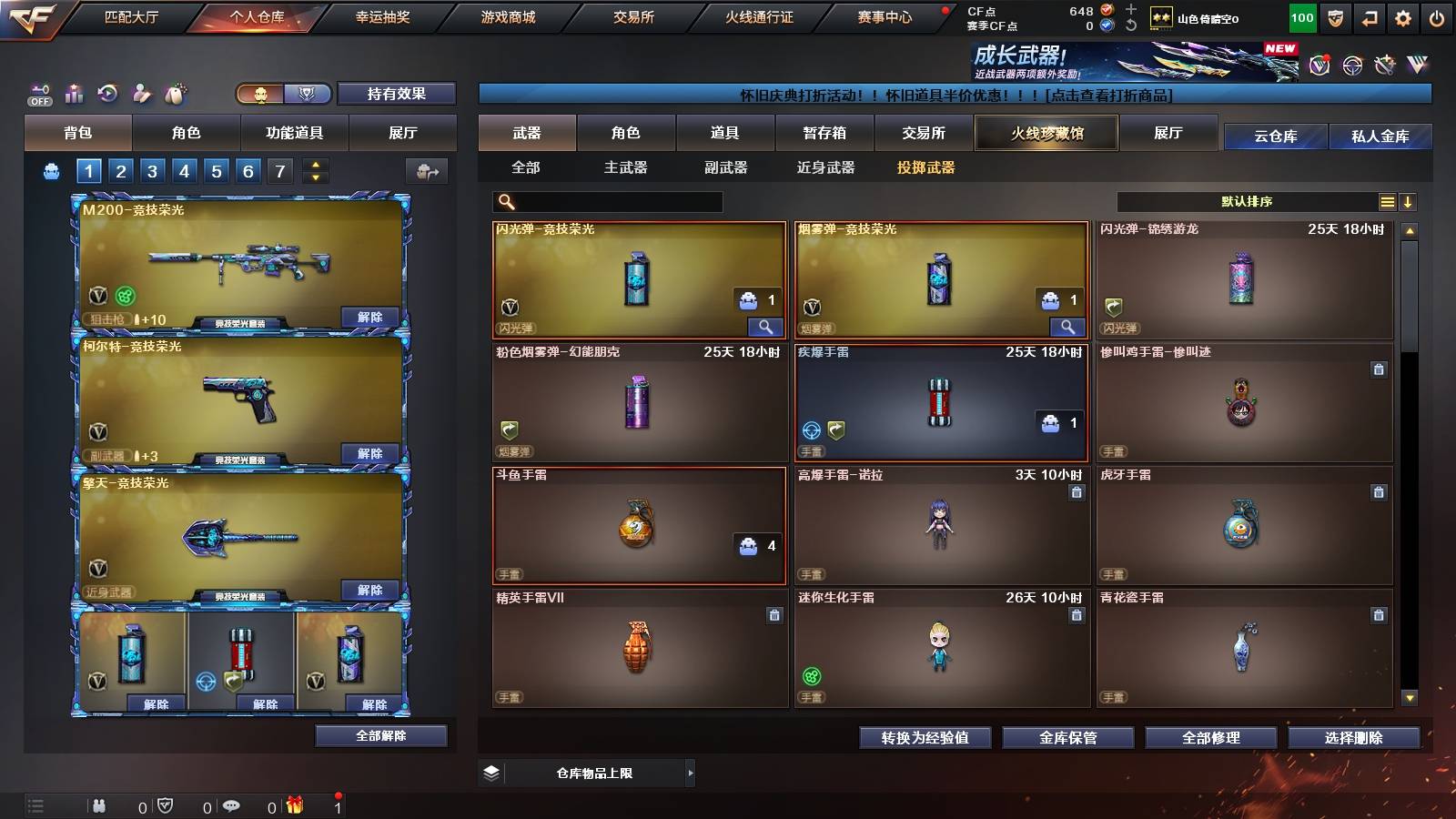This screenshot has height=819, width=1456.
Task: Open the settings gear icon at top right
Action: click(x=1404, y=15)
